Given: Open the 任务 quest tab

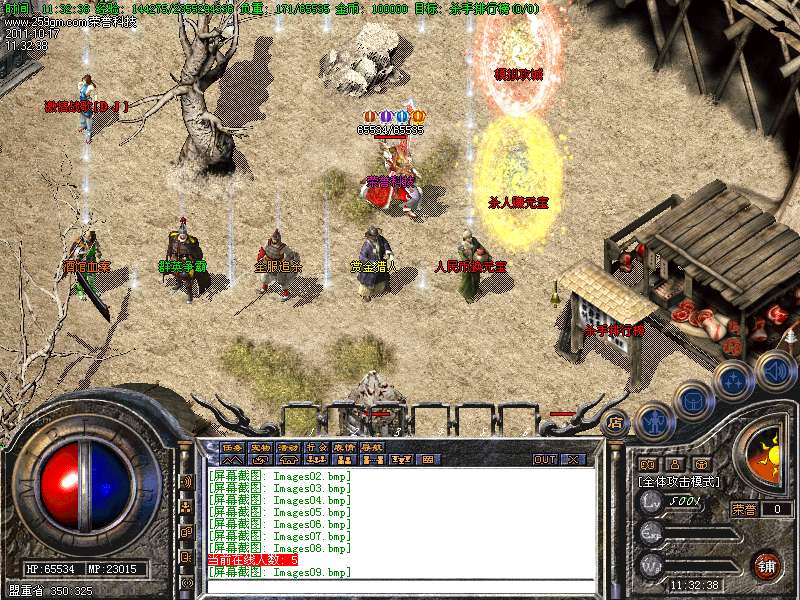Looking at the screenshot, I should (x=232, y=448).
